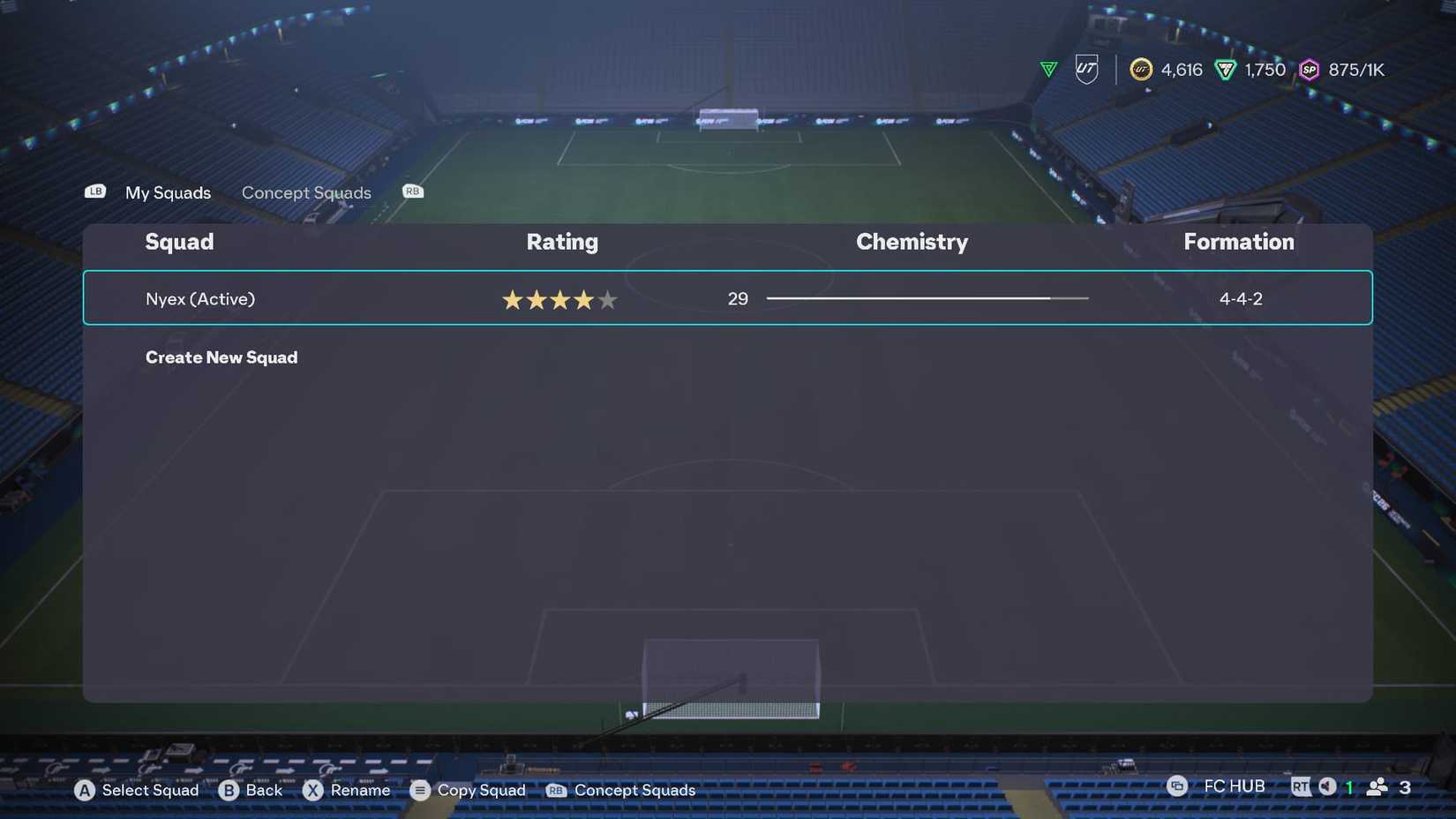Open the My Squads tab
The height and width of the screenshot is (819, 1456).
(167, 192)
